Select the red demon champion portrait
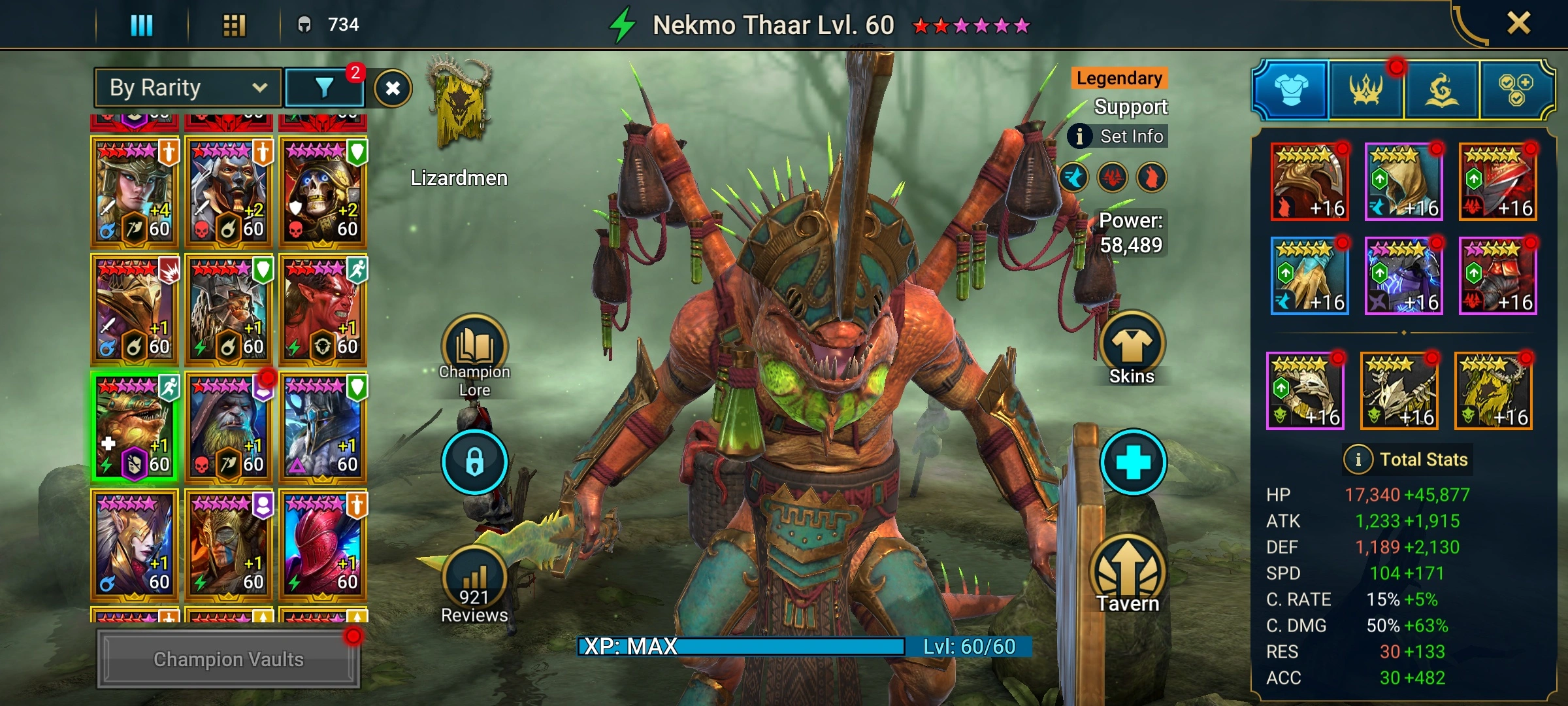This screenshot has height=706, width=1568. coord(323,309)
